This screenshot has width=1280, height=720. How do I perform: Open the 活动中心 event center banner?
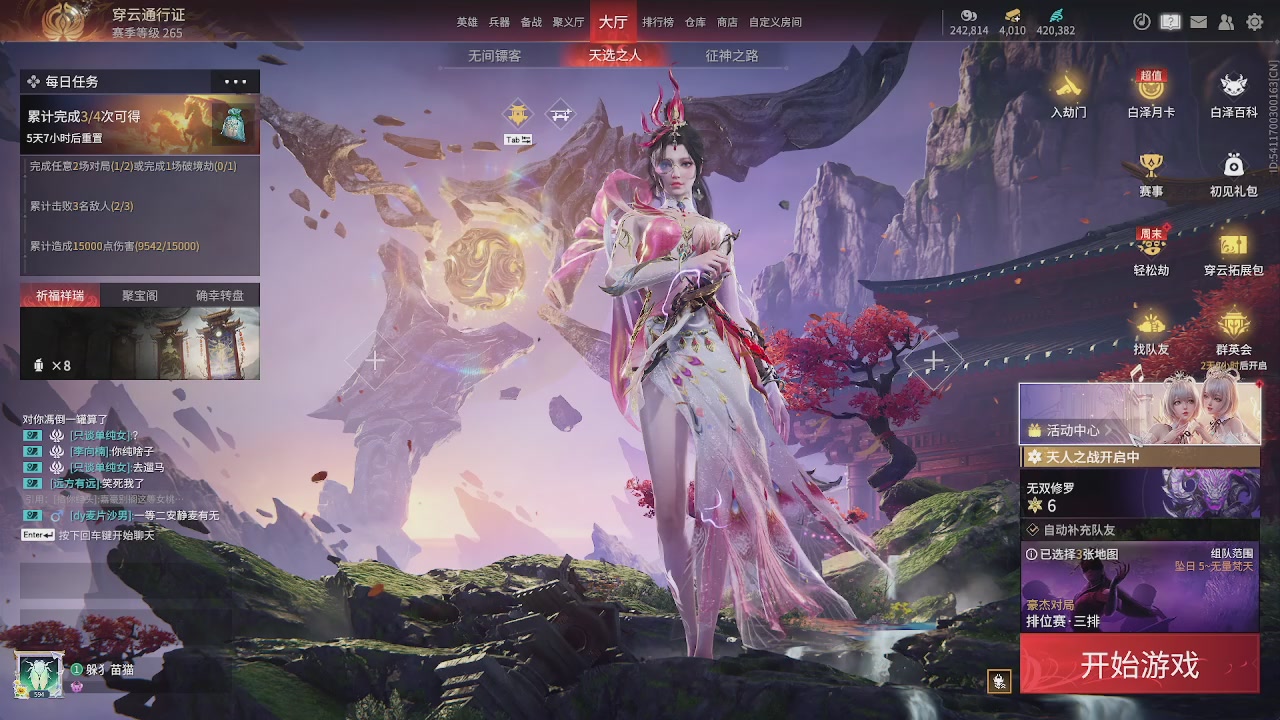click(x=1139, y=414)
